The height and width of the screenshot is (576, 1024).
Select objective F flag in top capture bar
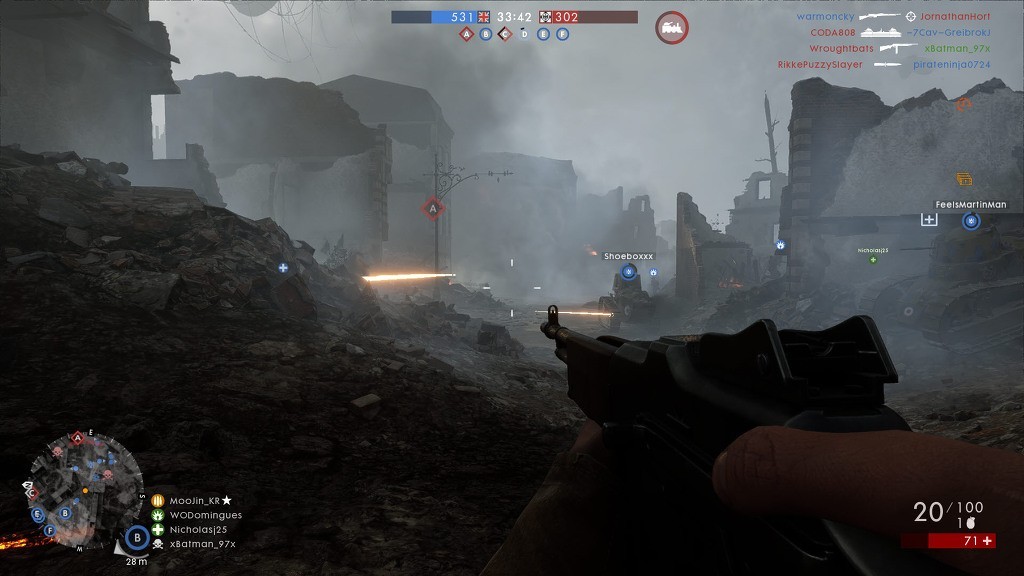click(x=562, y=34)
